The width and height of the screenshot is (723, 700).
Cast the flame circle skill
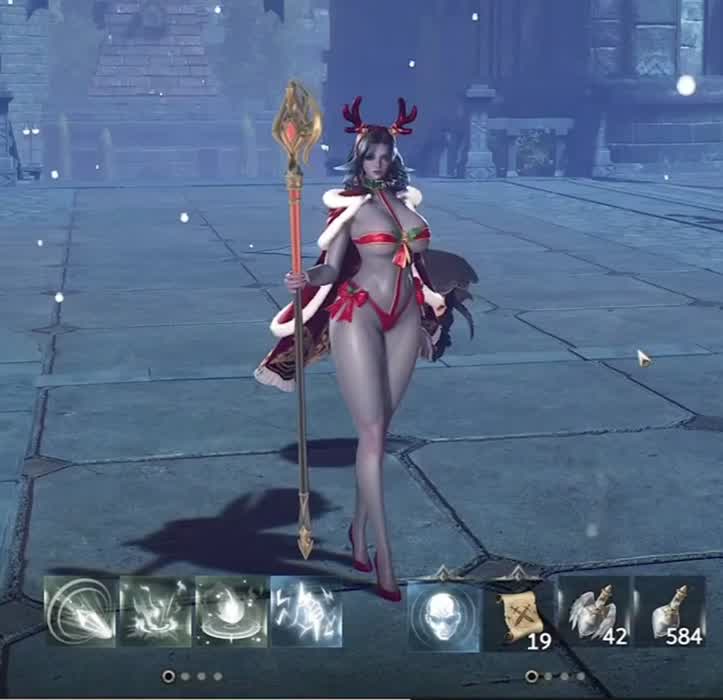(231, 611)
